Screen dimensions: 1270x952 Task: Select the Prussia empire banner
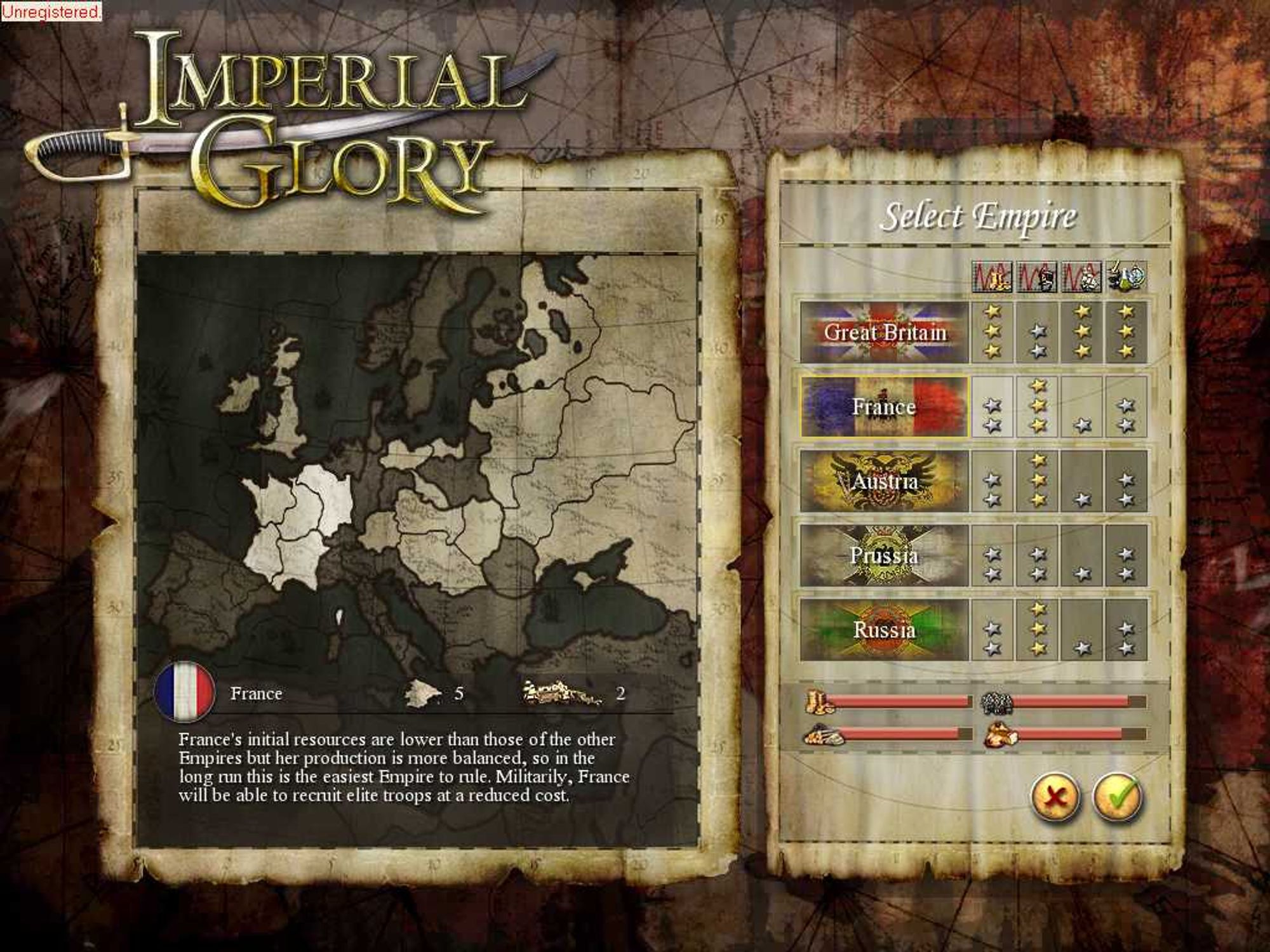(884, 555)
